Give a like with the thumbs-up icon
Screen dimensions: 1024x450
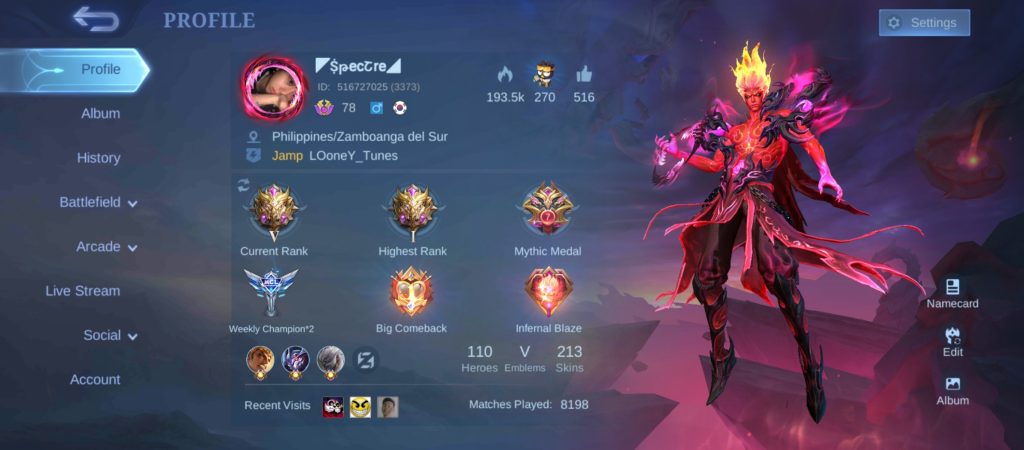pyautogui.click(x=584, y=75)
